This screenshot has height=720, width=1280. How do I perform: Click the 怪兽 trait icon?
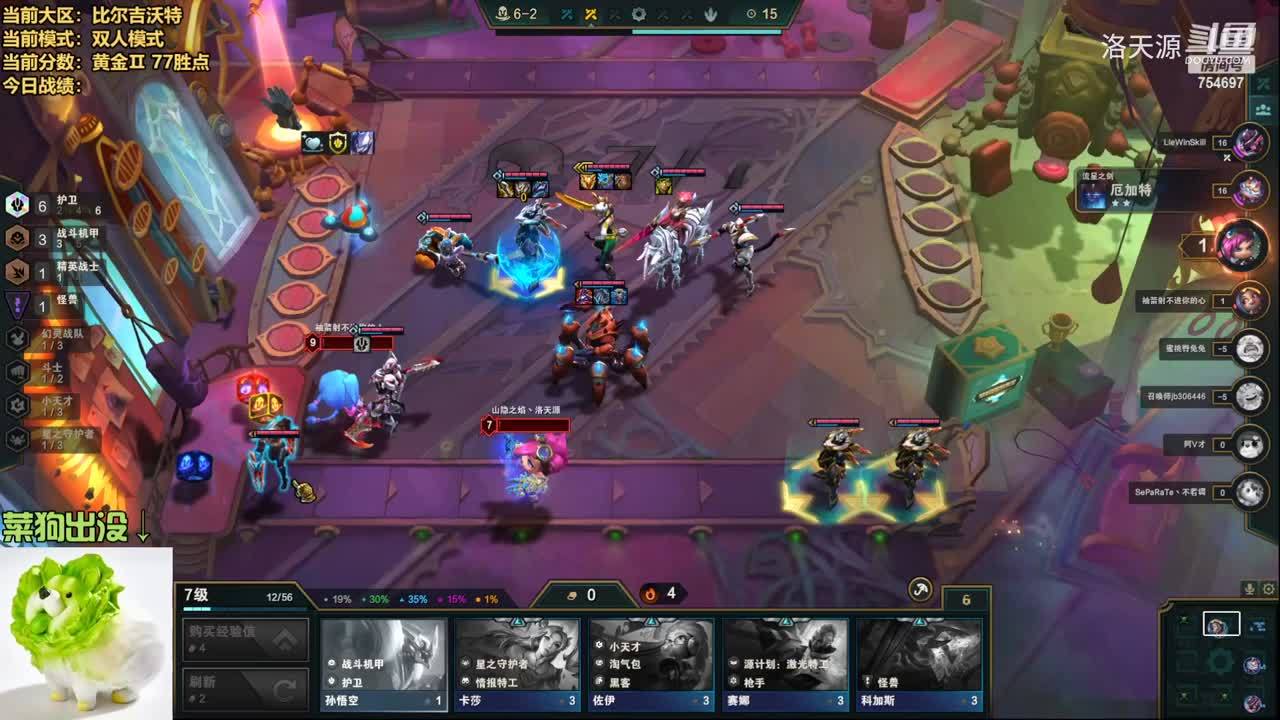[17, 304]
